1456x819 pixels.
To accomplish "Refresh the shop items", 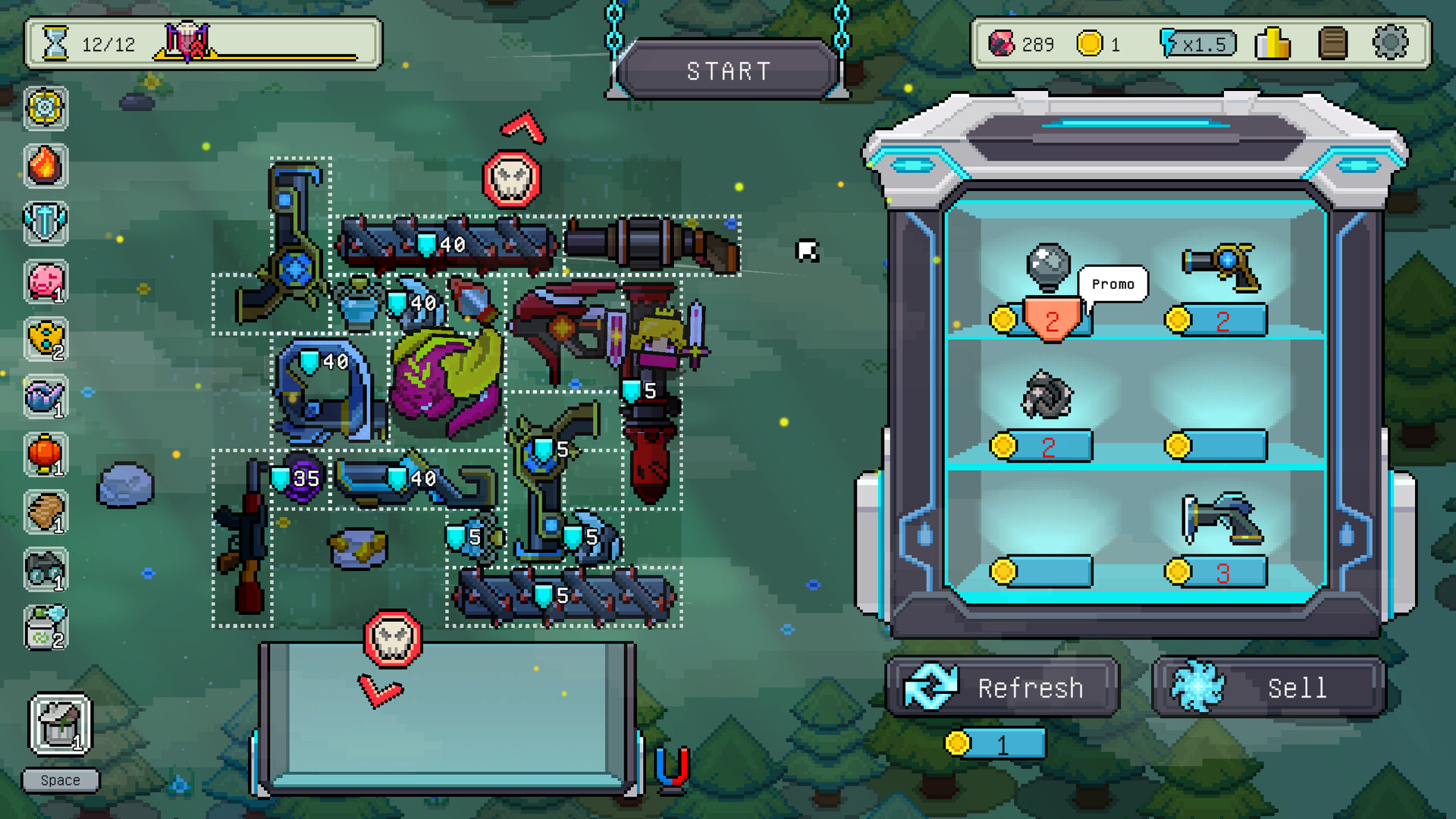I will (x=1003, y=687).
